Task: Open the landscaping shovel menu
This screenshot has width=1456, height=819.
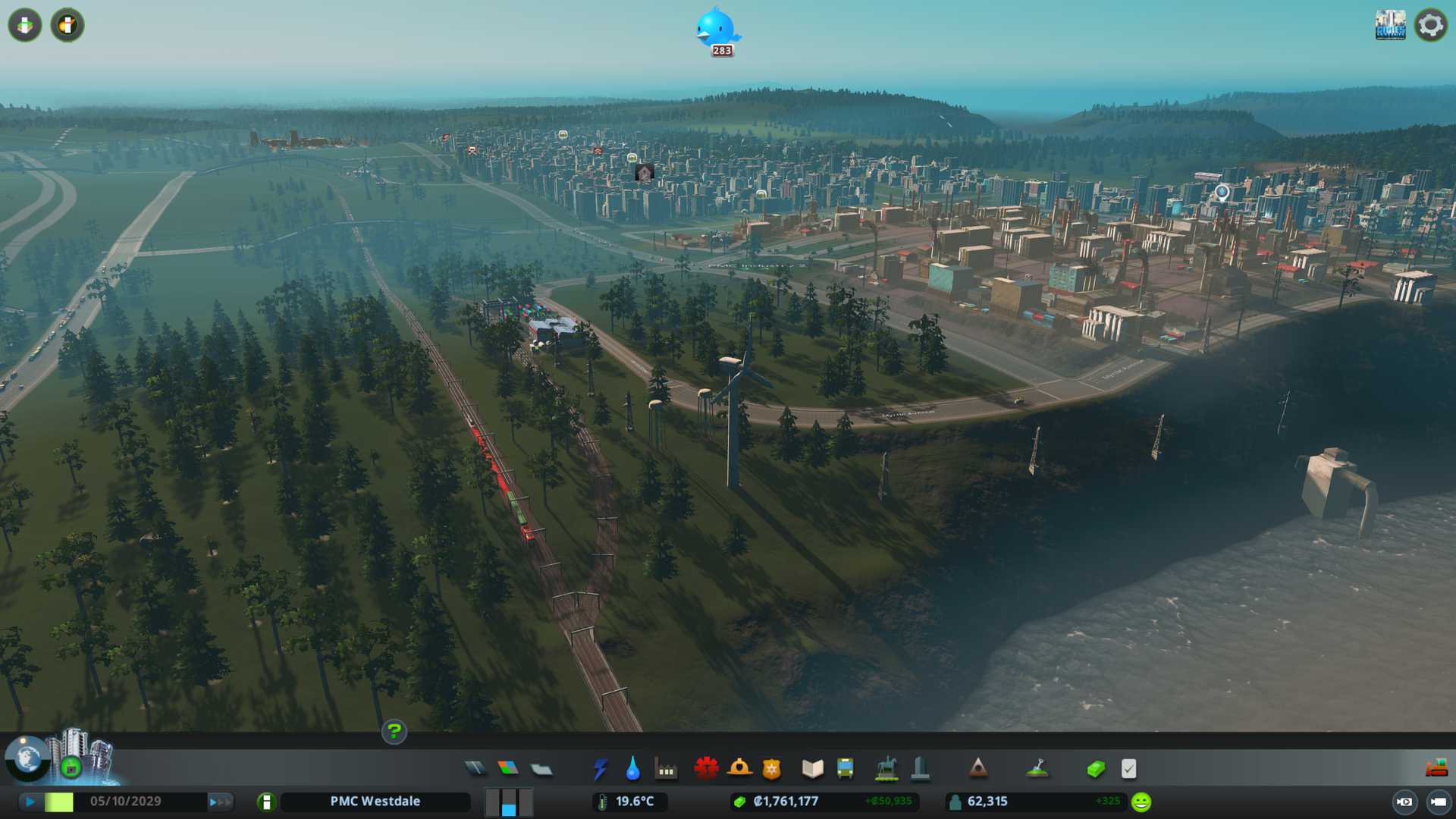Action: (1037, 769)
